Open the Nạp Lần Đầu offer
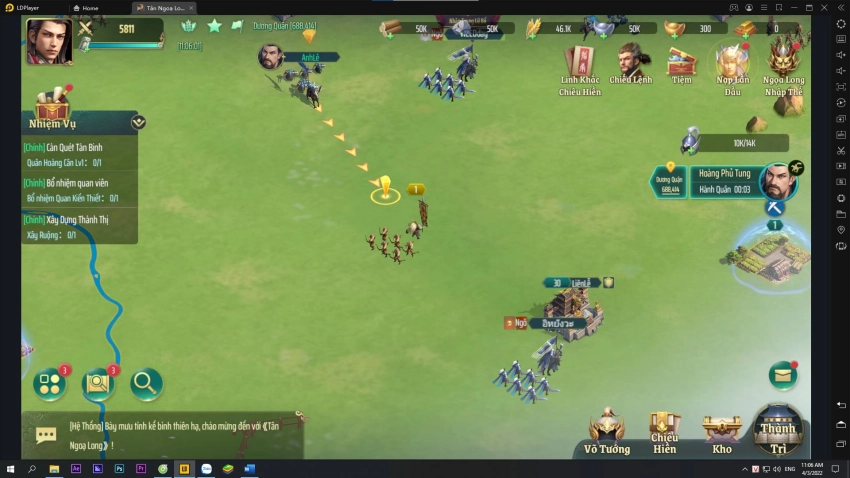The height and width of the screenshot is (478, 850). pos(733,68)
